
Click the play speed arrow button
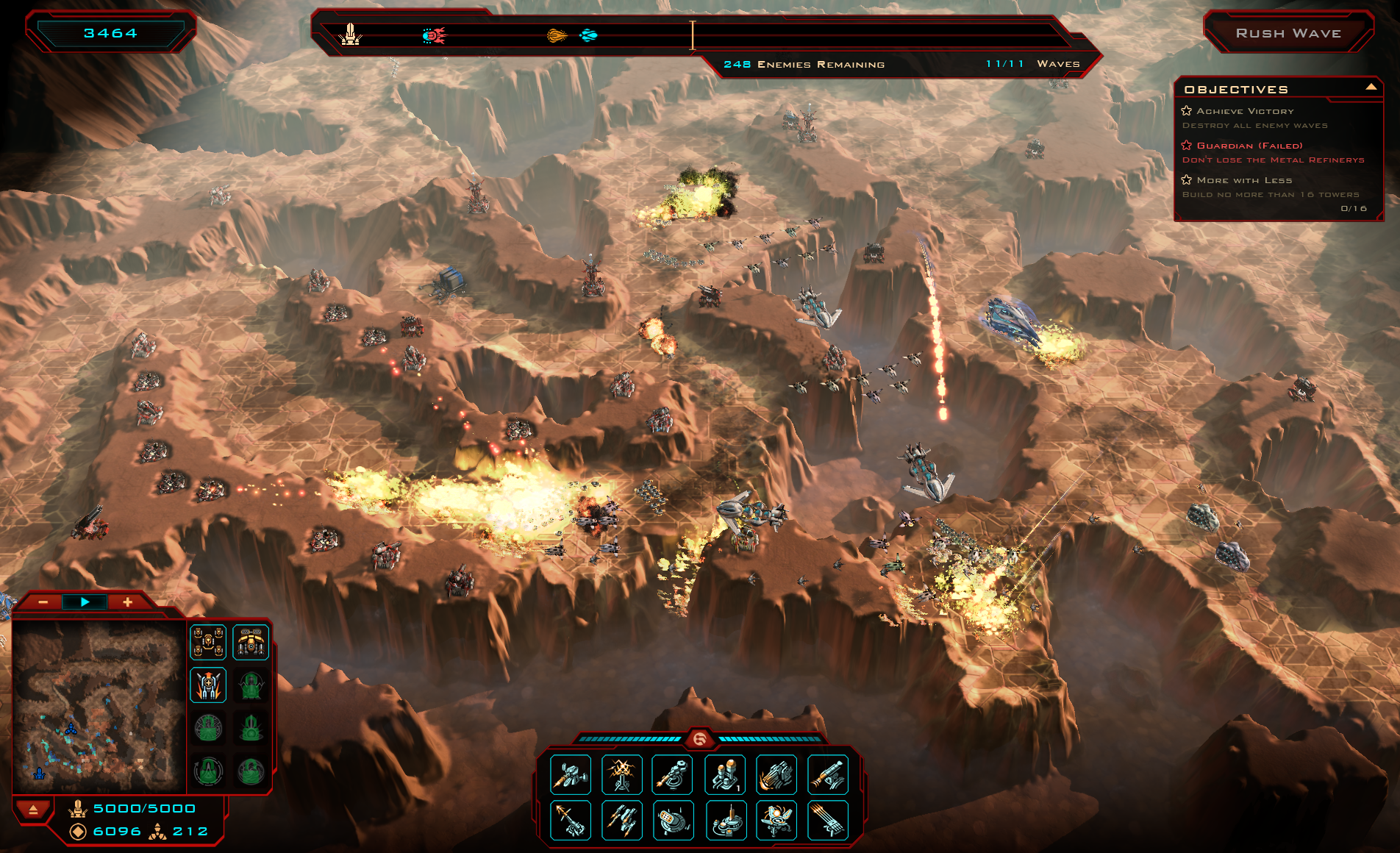point(85,602)
